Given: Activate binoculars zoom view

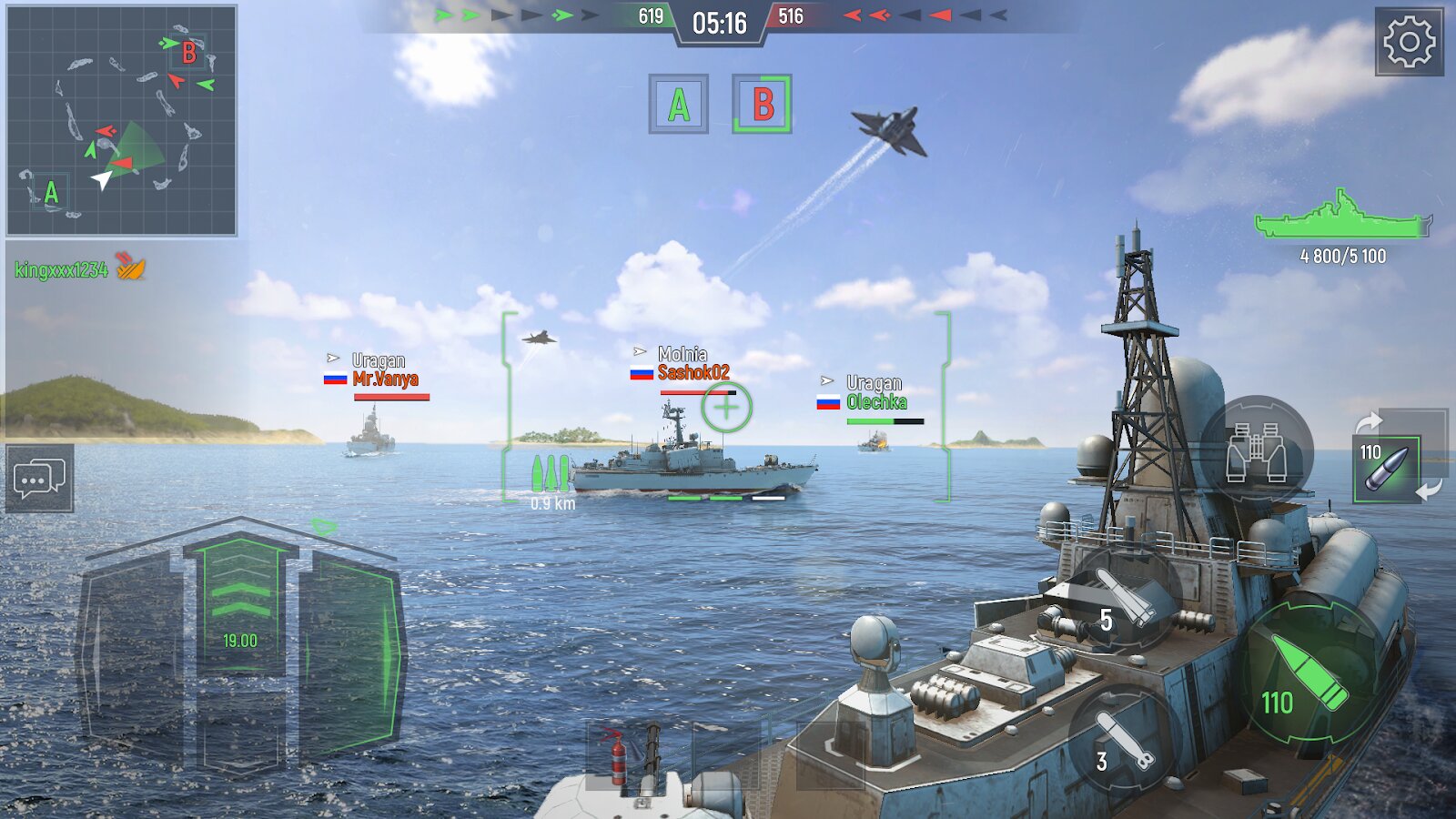Looking at the screenshot, I should click(x=1256, y=450).
